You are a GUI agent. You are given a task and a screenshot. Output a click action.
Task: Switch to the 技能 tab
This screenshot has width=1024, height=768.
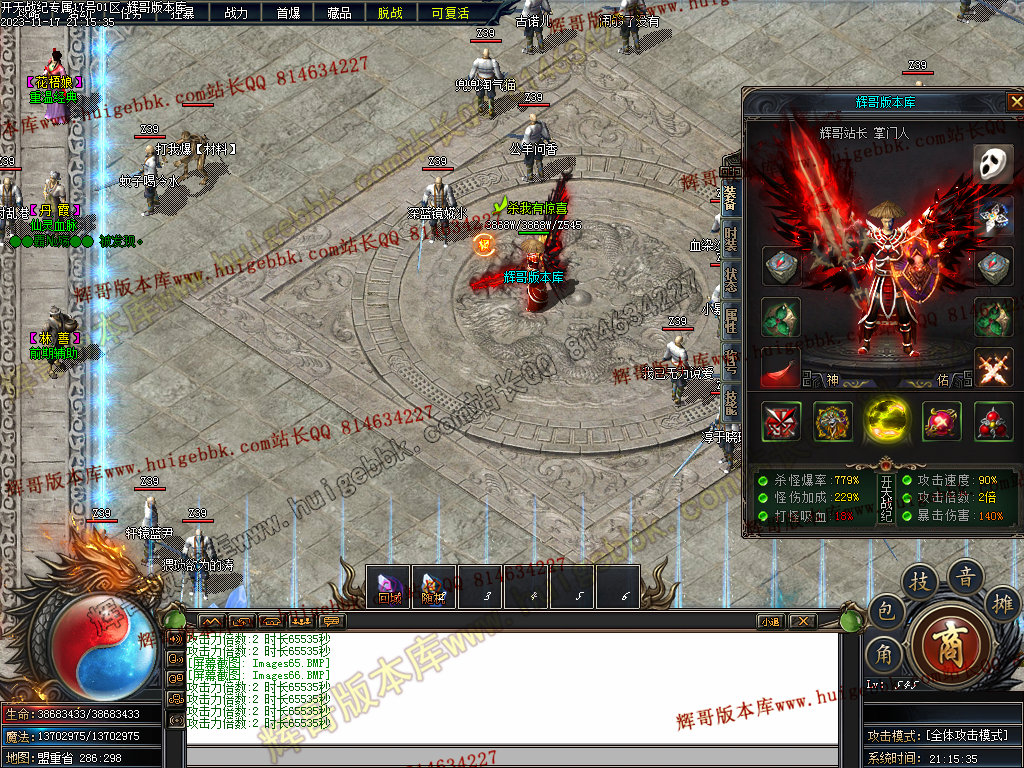731,404
